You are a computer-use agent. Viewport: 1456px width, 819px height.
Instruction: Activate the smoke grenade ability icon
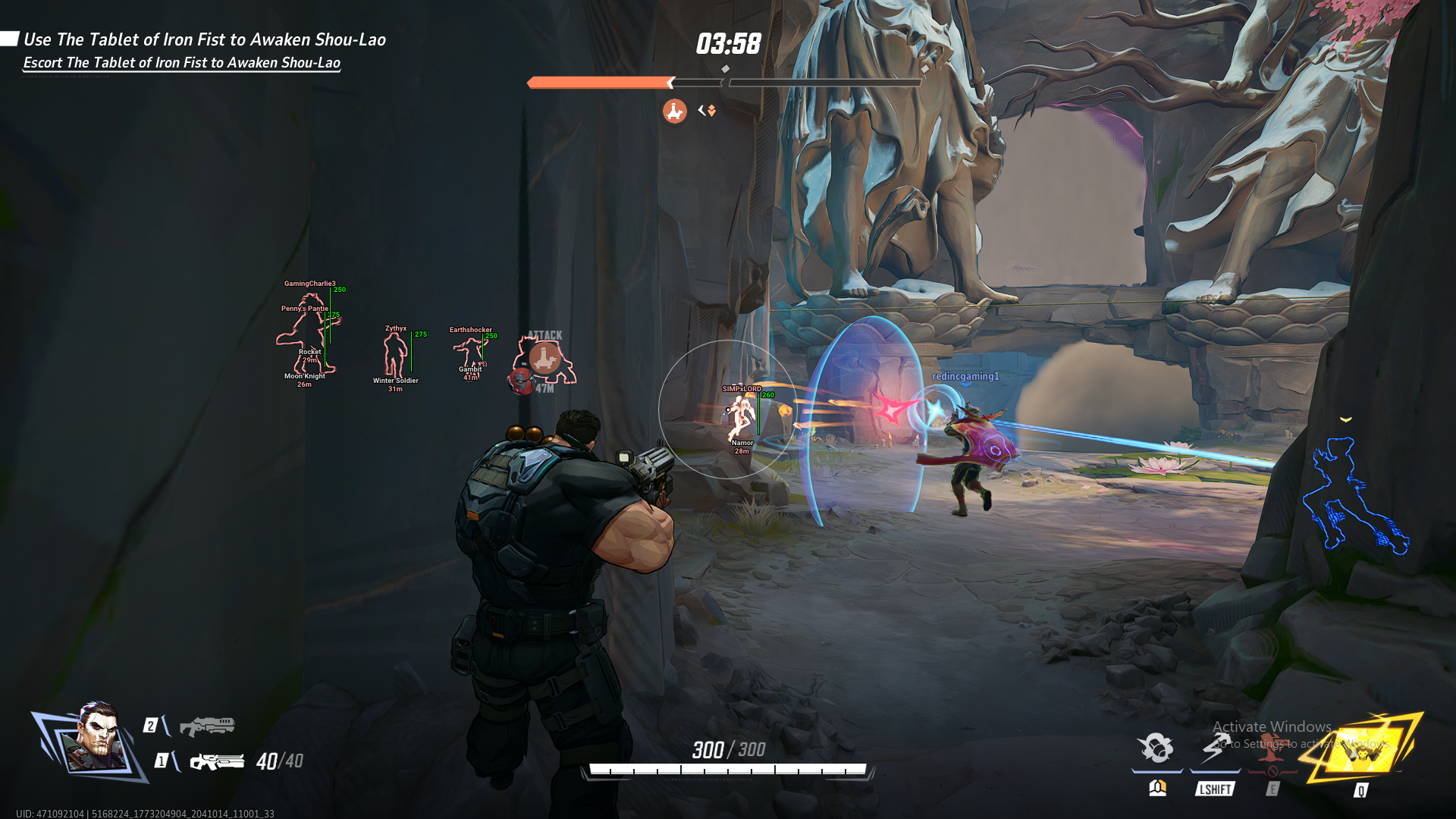(x=1156, y=748)
